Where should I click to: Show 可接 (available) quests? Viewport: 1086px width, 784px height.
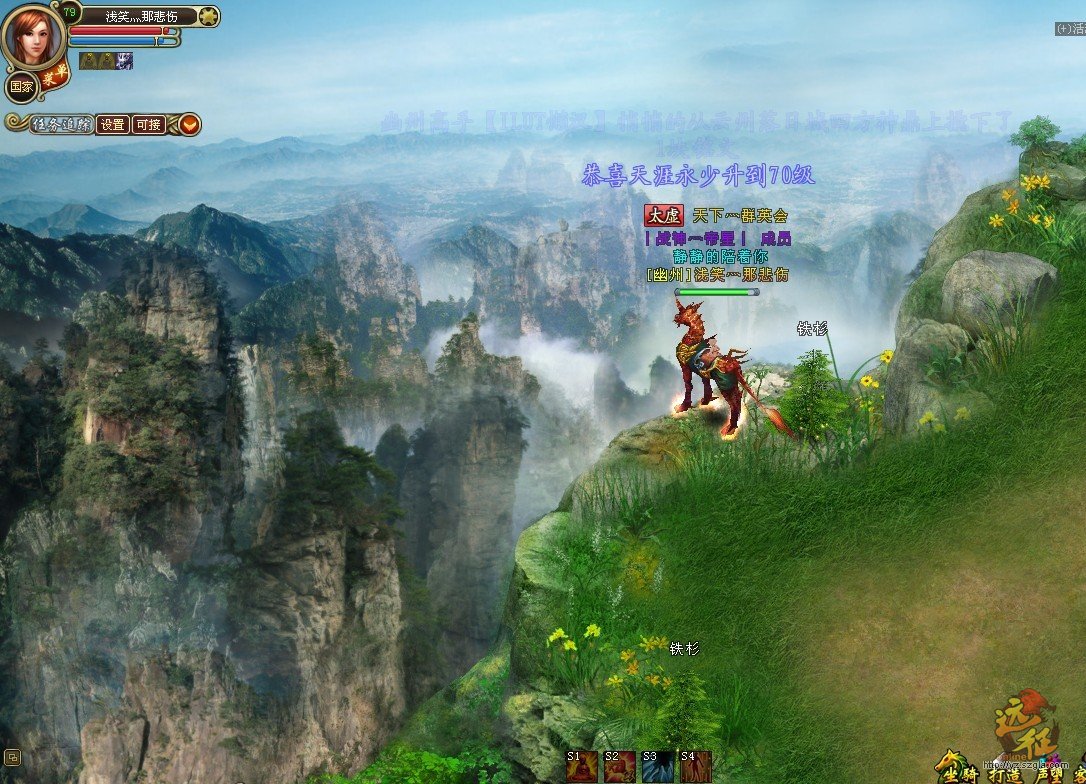click(148, 125)
